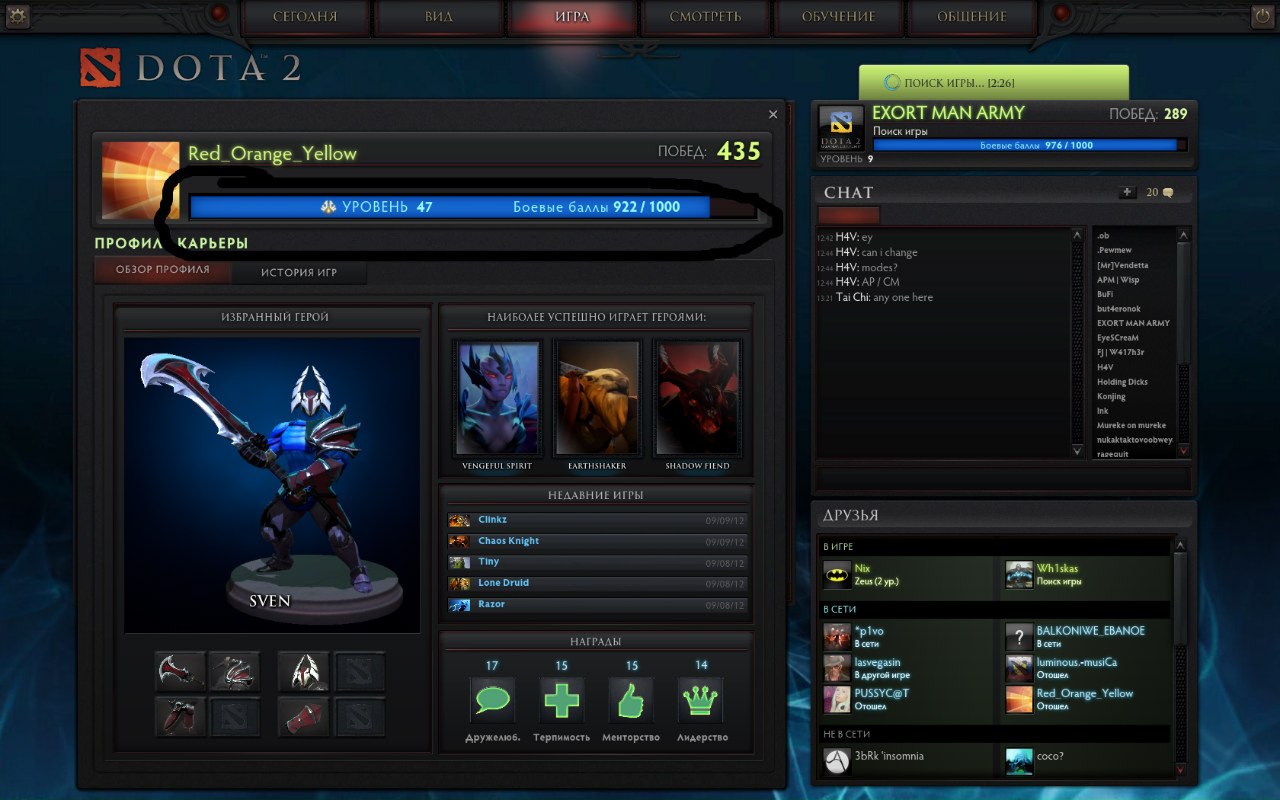
Task: View the recent Lone Druid match
Action: point(597,583)
